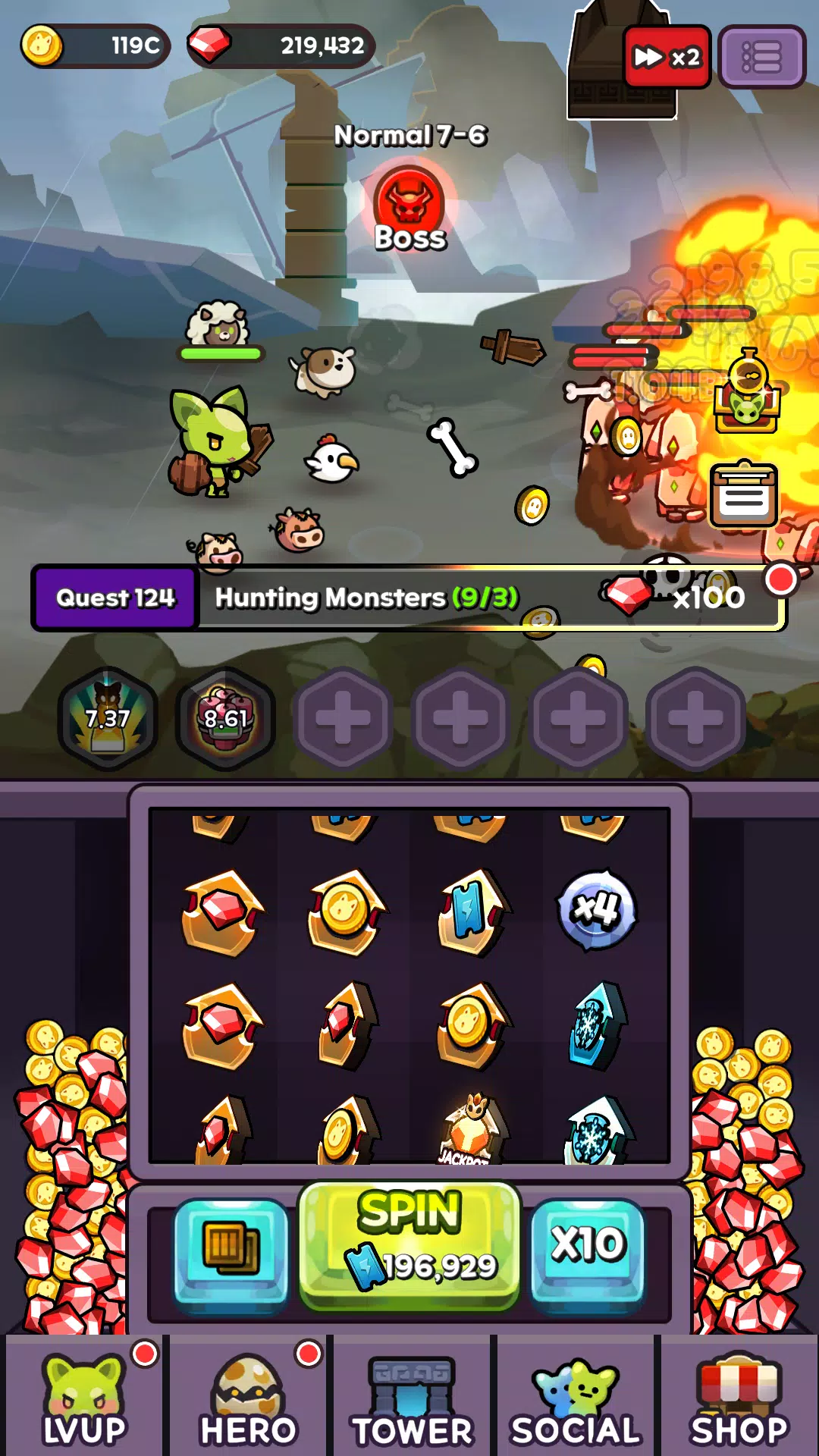Toggle the x2 speed button

coord(667,58)
